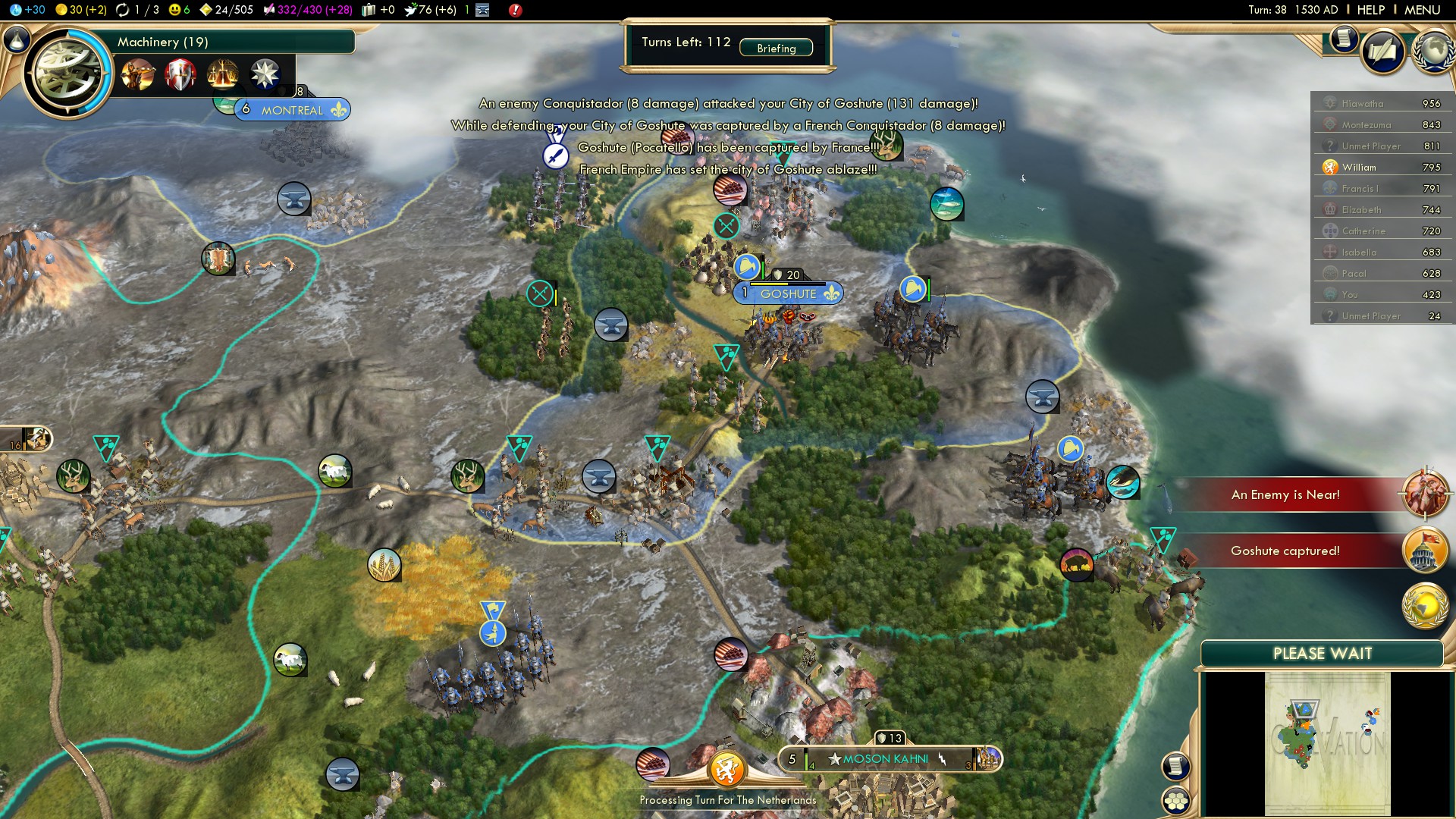
Task: Click the golden globe laurel notification icon
Action: point(1425,607)
